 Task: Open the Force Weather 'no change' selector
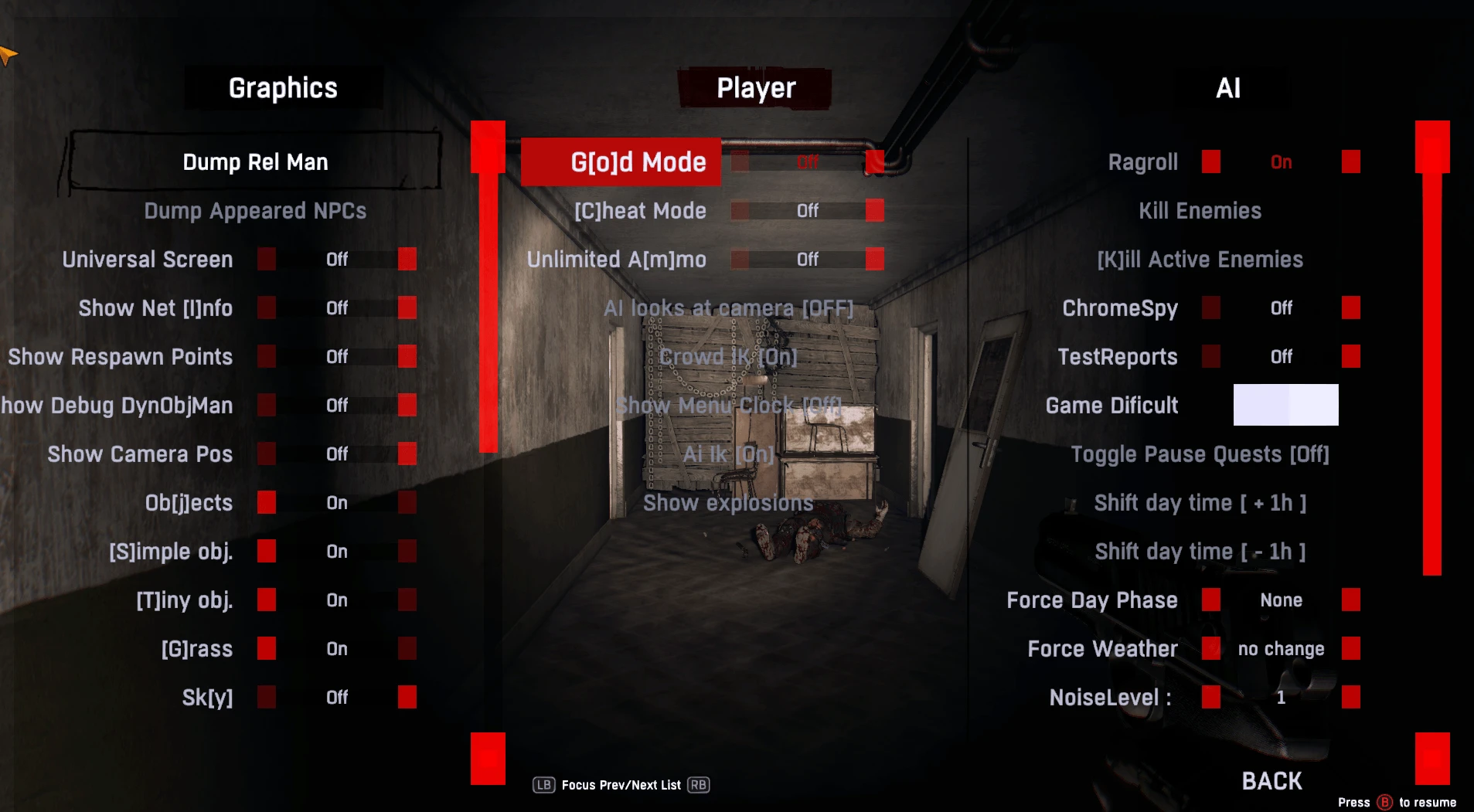tap(1281, 648)
